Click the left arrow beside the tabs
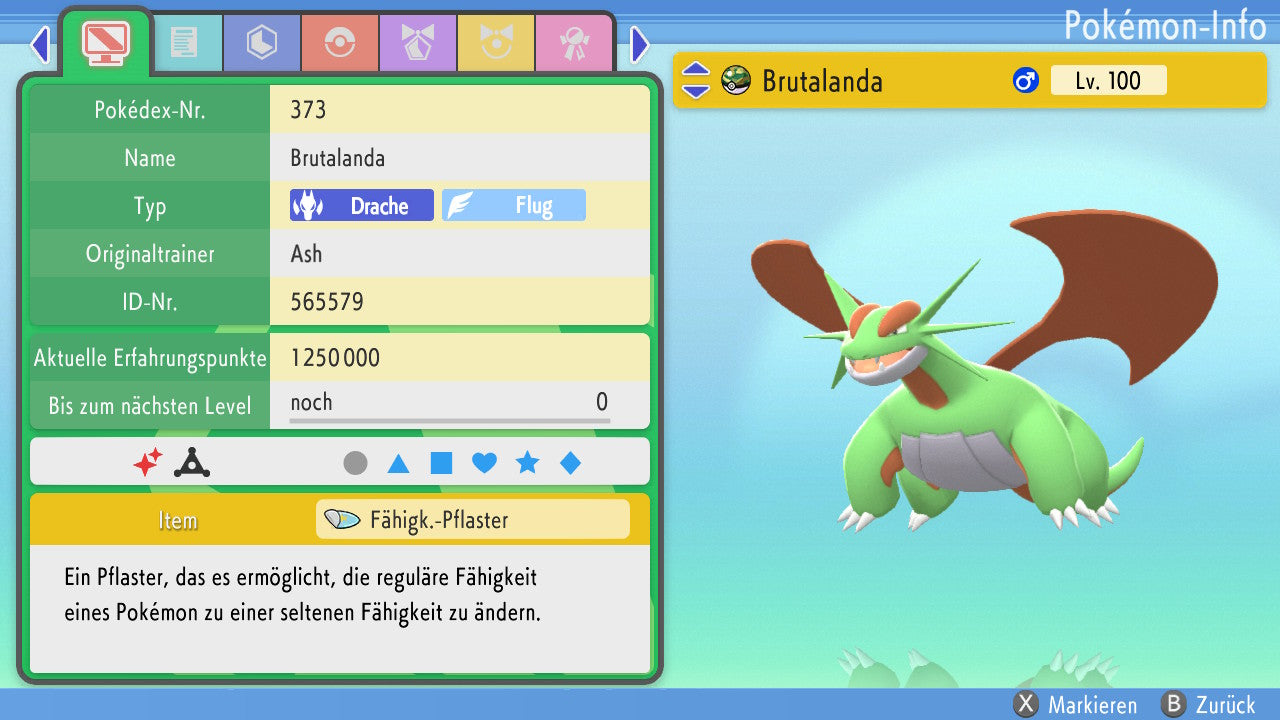 [40, 44]
